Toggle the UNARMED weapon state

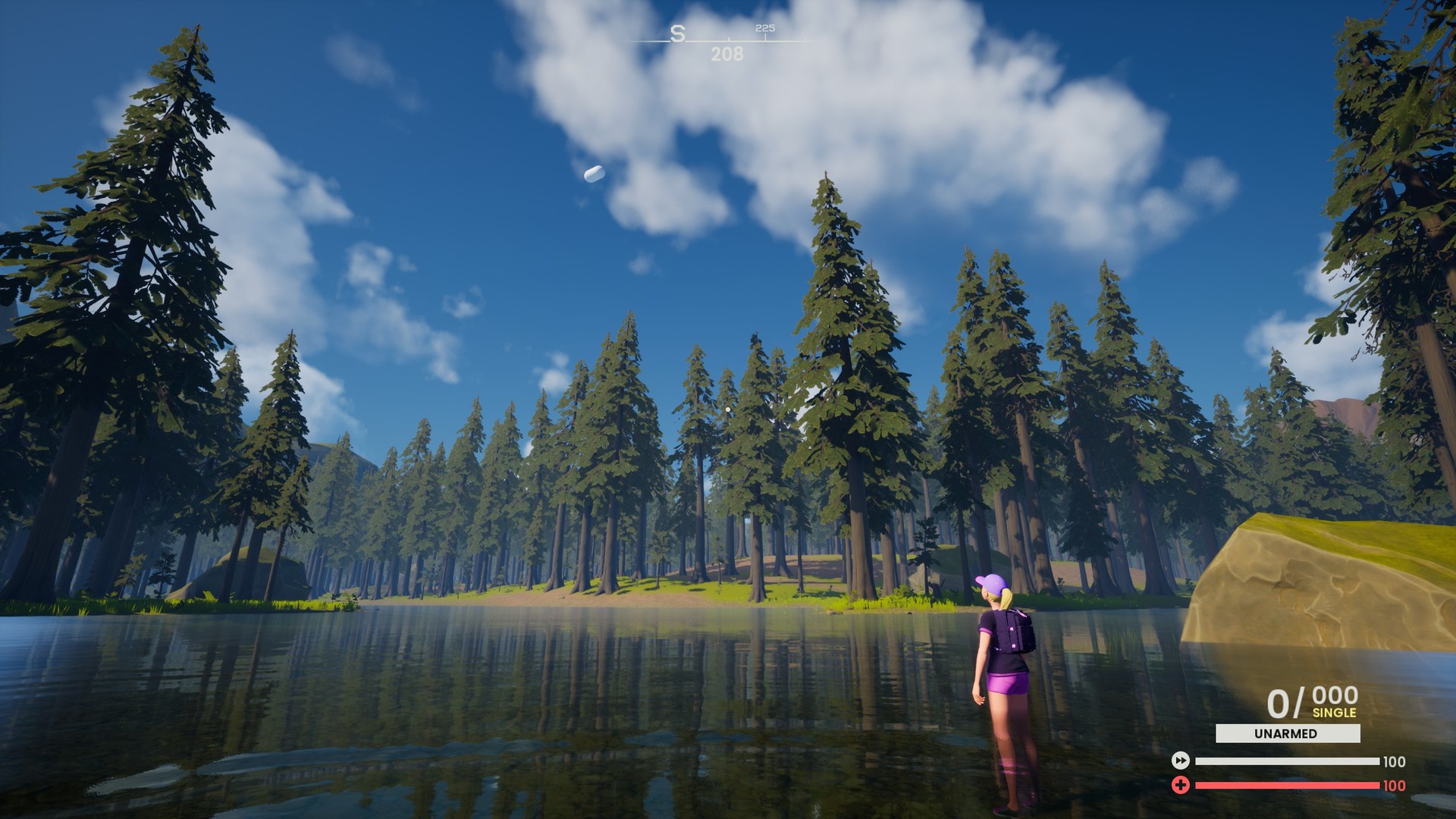click(1286, 734)
